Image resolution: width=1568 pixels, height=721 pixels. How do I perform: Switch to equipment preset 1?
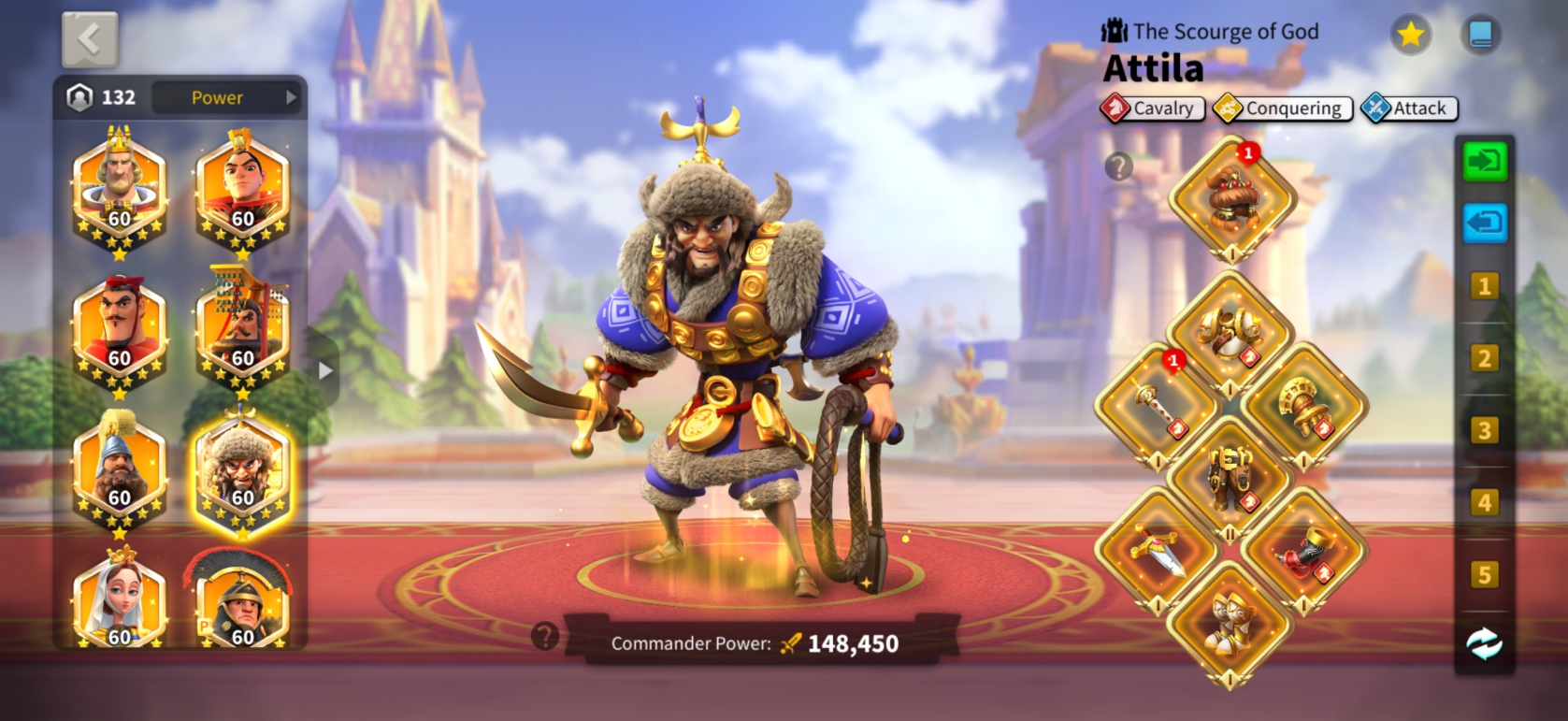pos(1484,286)
